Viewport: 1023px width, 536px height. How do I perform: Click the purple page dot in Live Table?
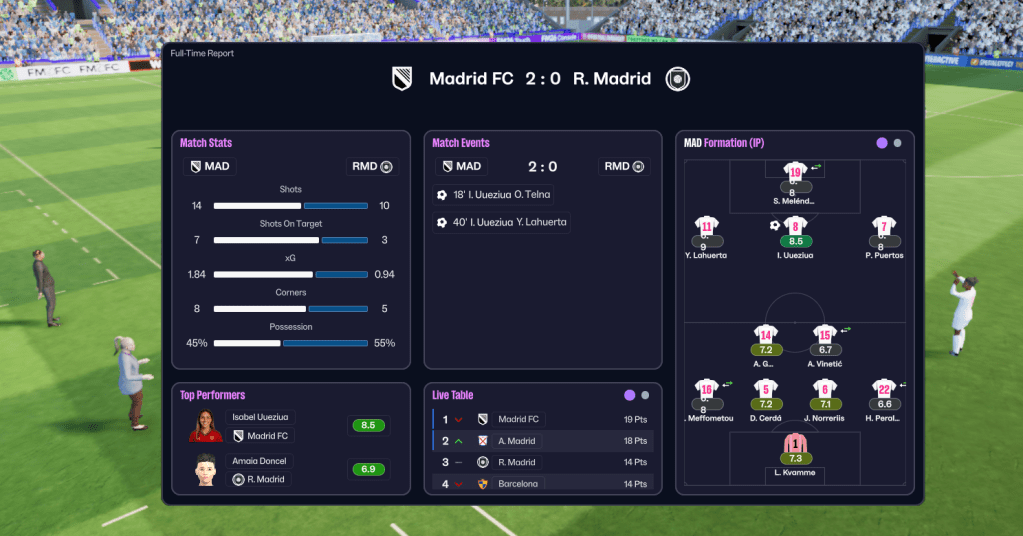pos(629,395)
